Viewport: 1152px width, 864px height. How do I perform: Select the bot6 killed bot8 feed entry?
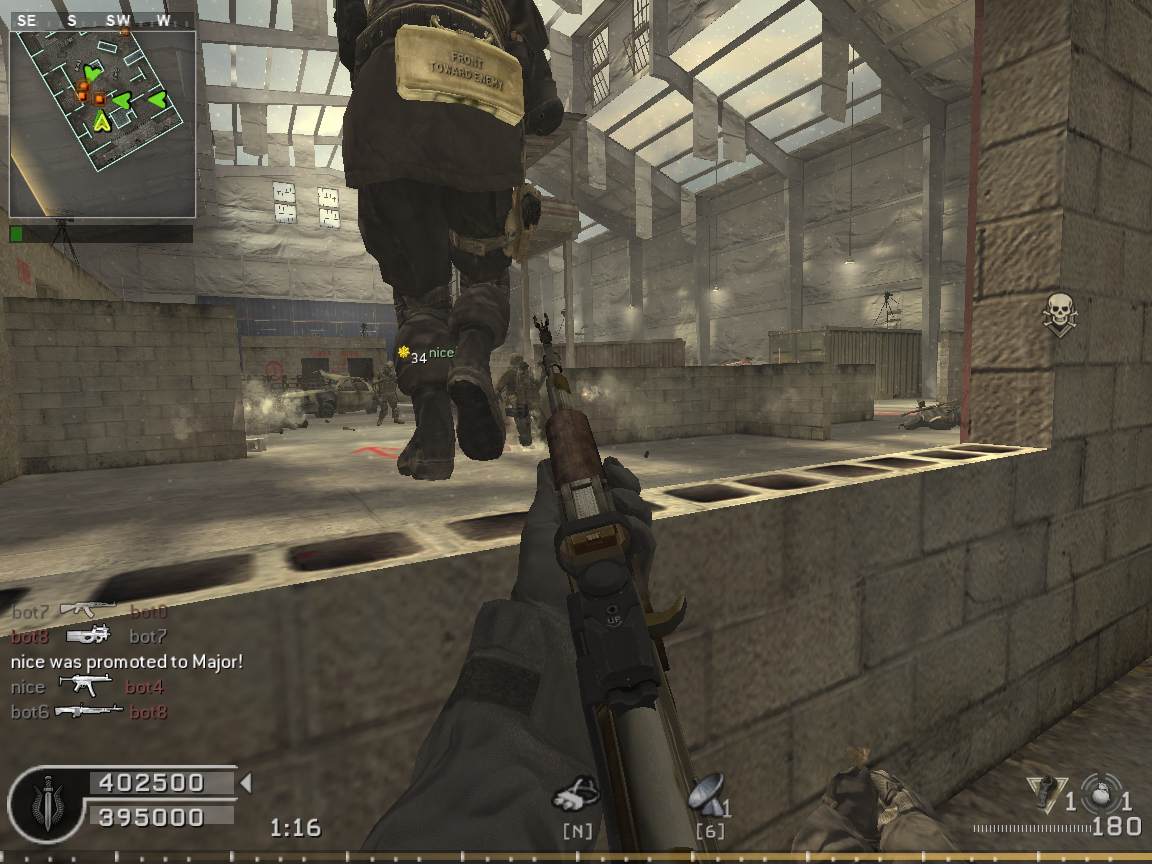pos(89,712)
